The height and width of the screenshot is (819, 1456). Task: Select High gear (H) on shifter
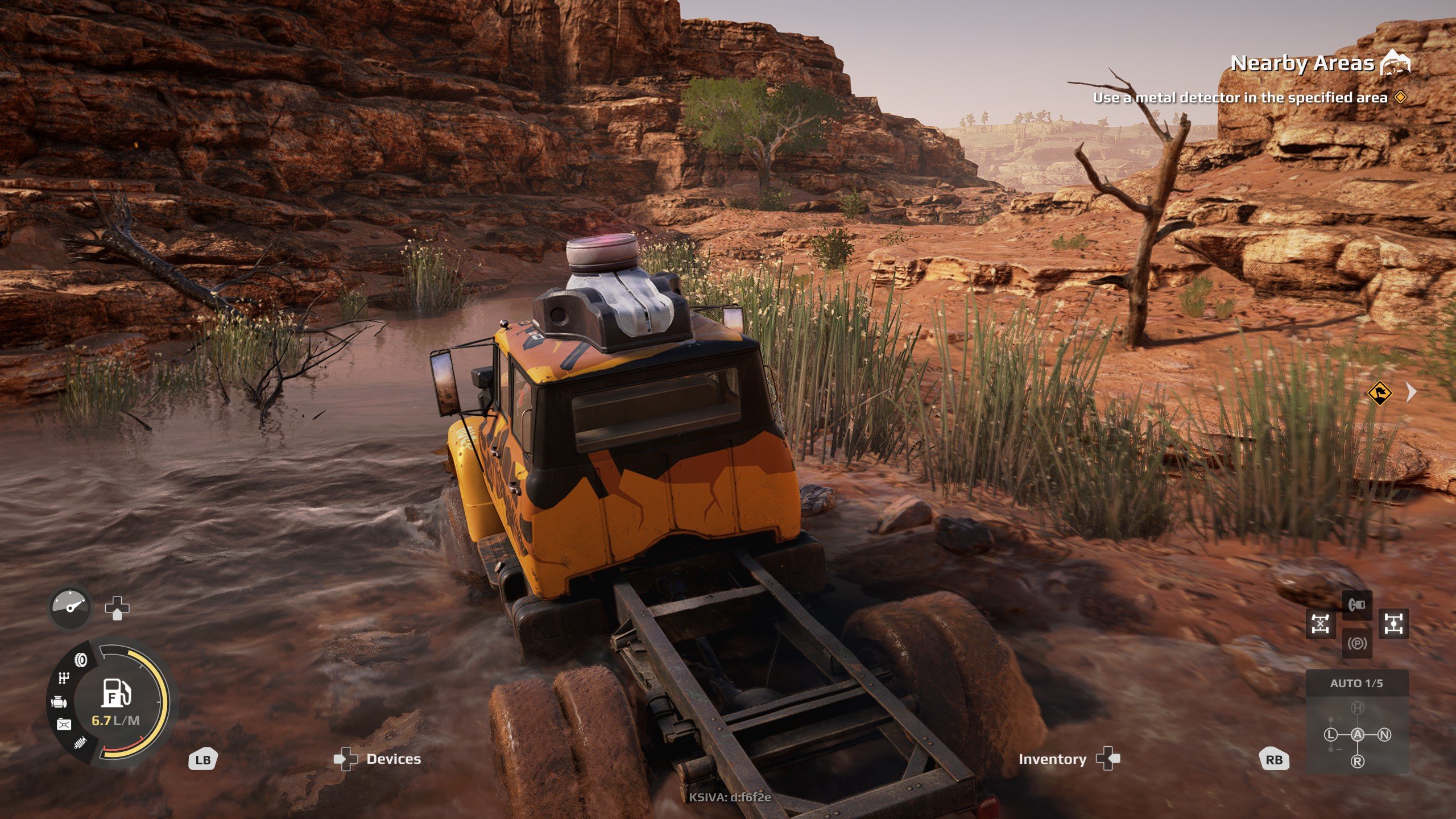[x=1358, y=708]
